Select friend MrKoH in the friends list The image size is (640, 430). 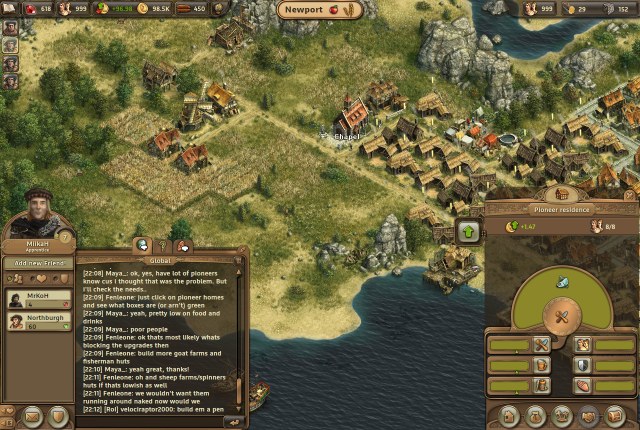coord(36,298)
